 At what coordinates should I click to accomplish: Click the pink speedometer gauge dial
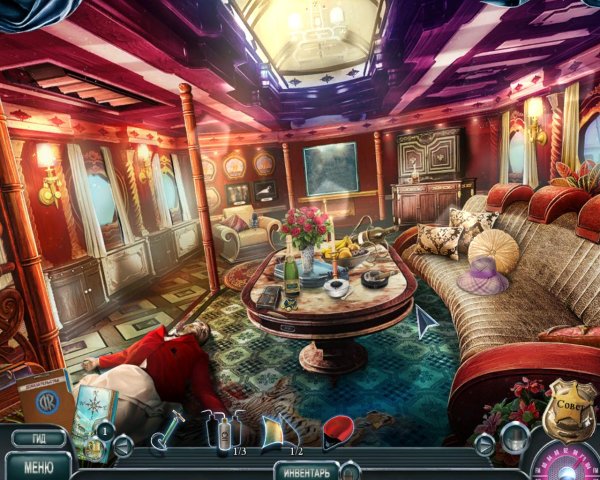pos(568,462)
